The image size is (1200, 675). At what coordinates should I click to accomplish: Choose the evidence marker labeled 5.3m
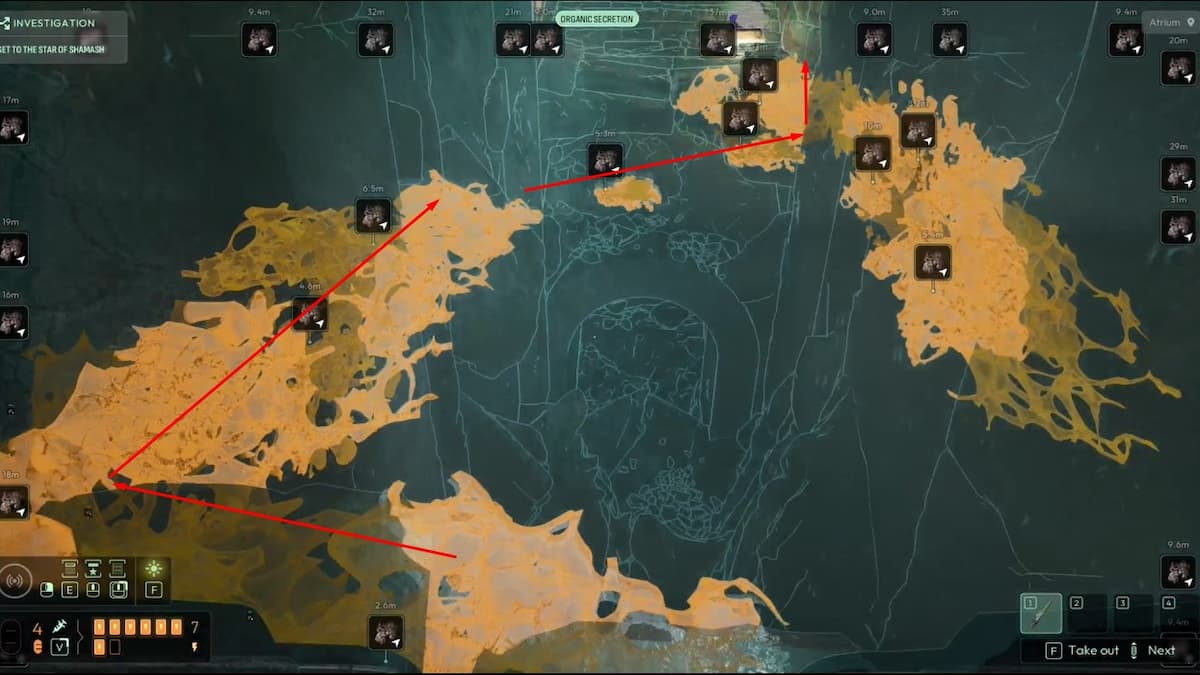(x=605, y=160)
